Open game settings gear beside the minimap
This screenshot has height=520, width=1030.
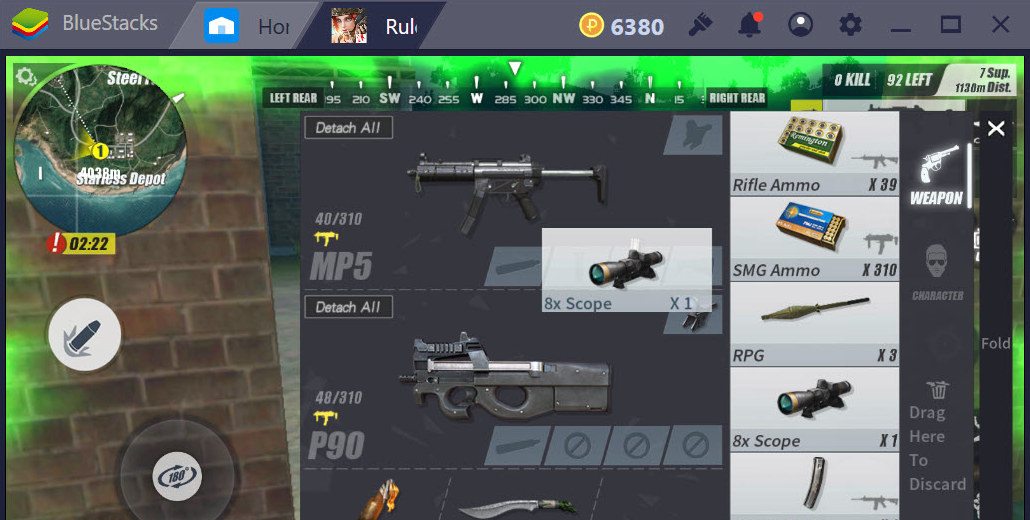pyautogui.click(x=26, y=77)
